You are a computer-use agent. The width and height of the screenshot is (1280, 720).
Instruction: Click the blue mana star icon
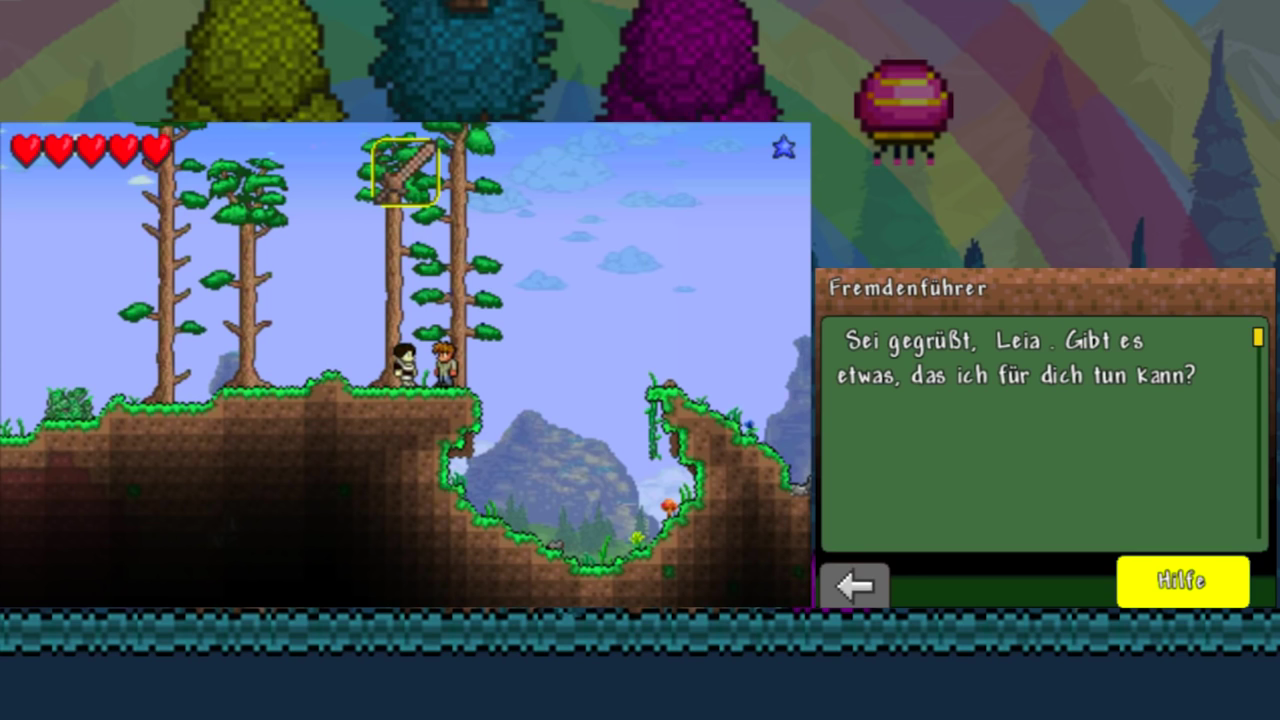(783, 147)
